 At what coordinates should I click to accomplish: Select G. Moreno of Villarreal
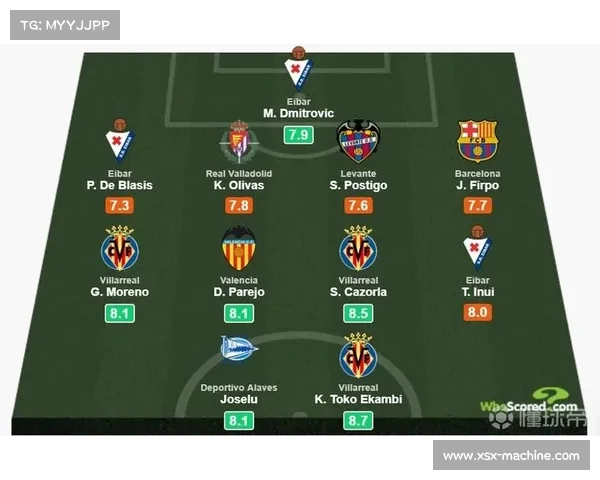click(119, 292)
